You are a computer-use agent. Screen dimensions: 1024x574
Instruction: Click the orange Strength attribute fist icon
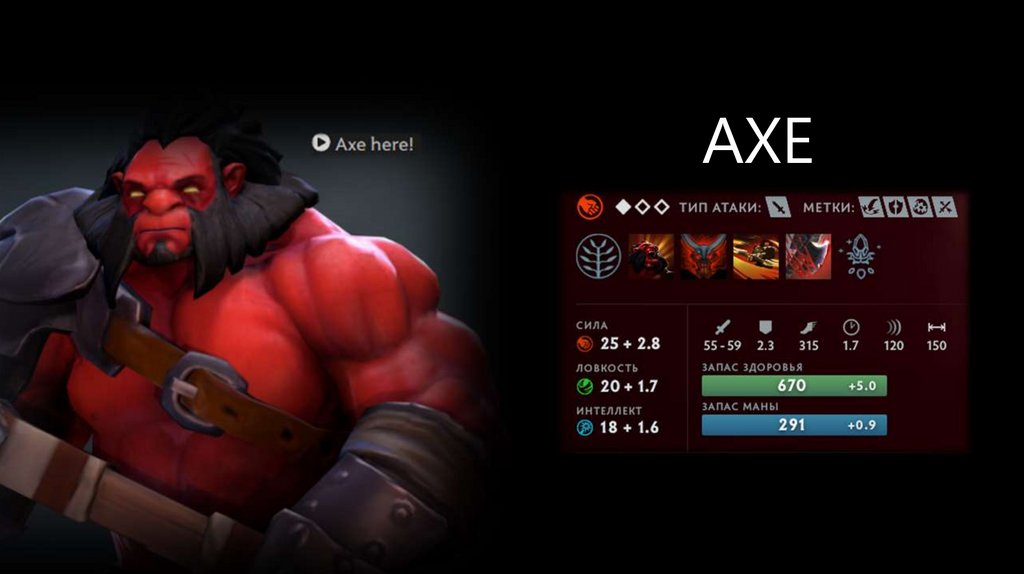(x=590, y=207)
